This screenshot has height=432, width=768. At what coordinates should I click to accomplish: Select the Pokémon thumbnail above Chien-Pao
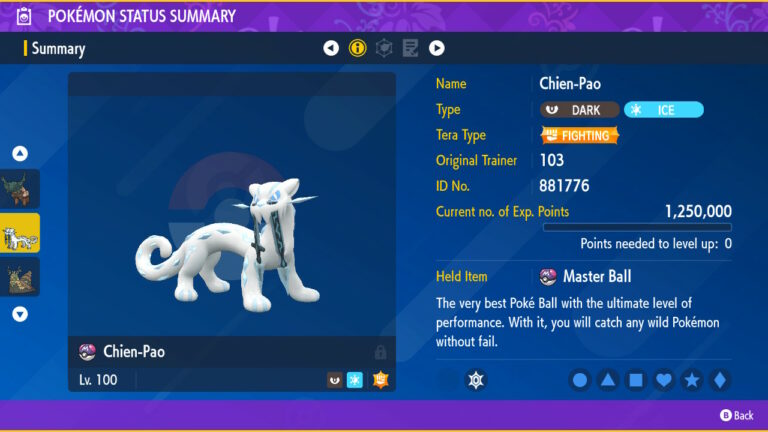coord(20,189)
